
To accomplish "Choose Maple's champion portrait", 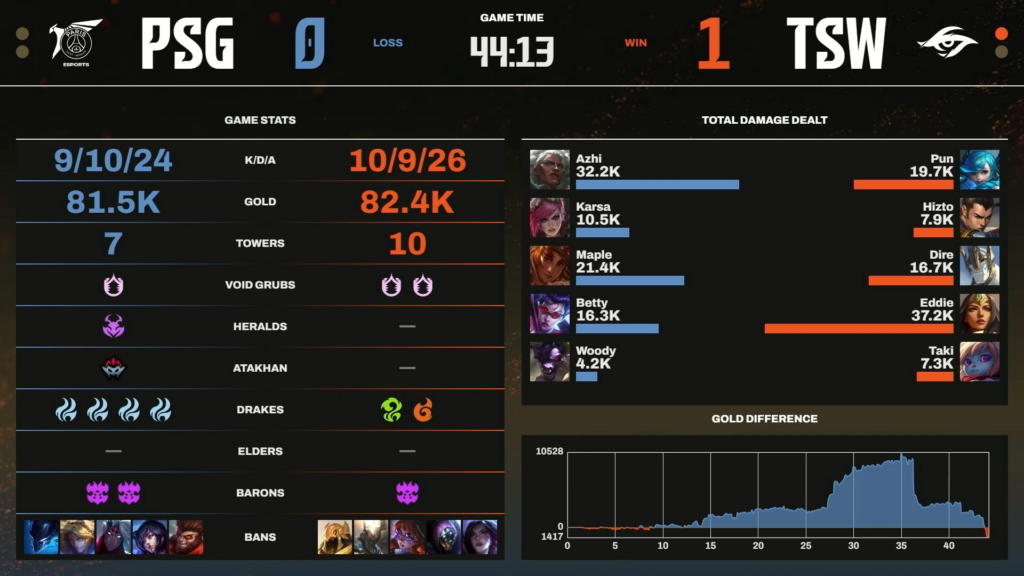I will tap(549, 266).
